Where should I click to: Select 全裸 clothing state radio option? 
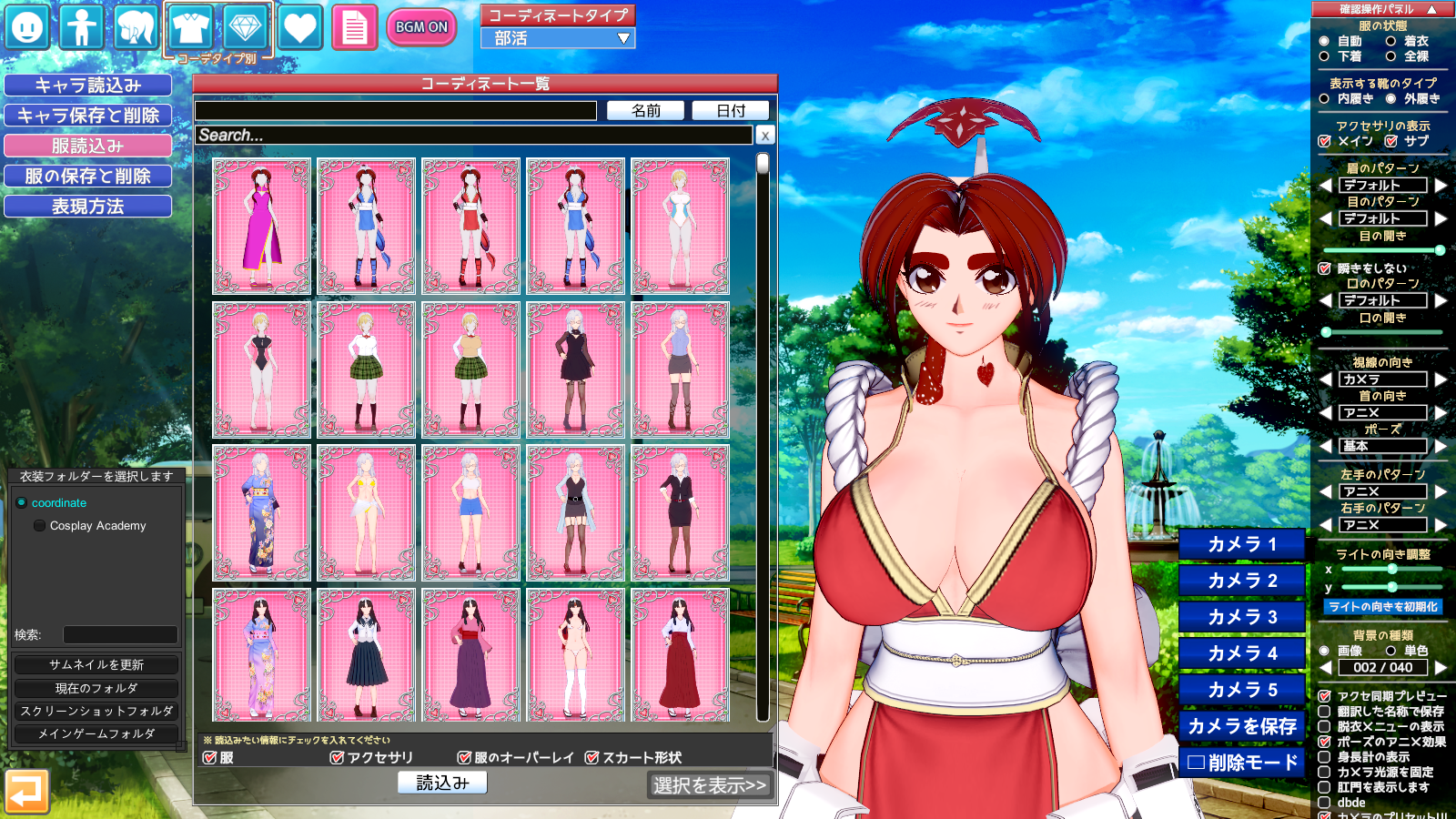(x=1391, y=56)
